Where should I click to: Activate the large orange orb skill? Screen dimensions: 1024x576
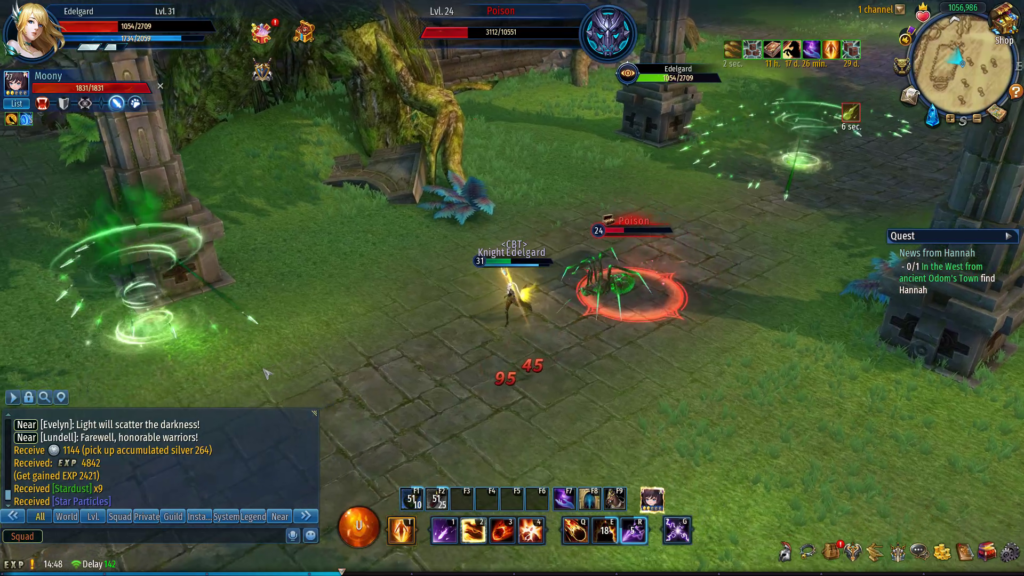pos(359,527)
